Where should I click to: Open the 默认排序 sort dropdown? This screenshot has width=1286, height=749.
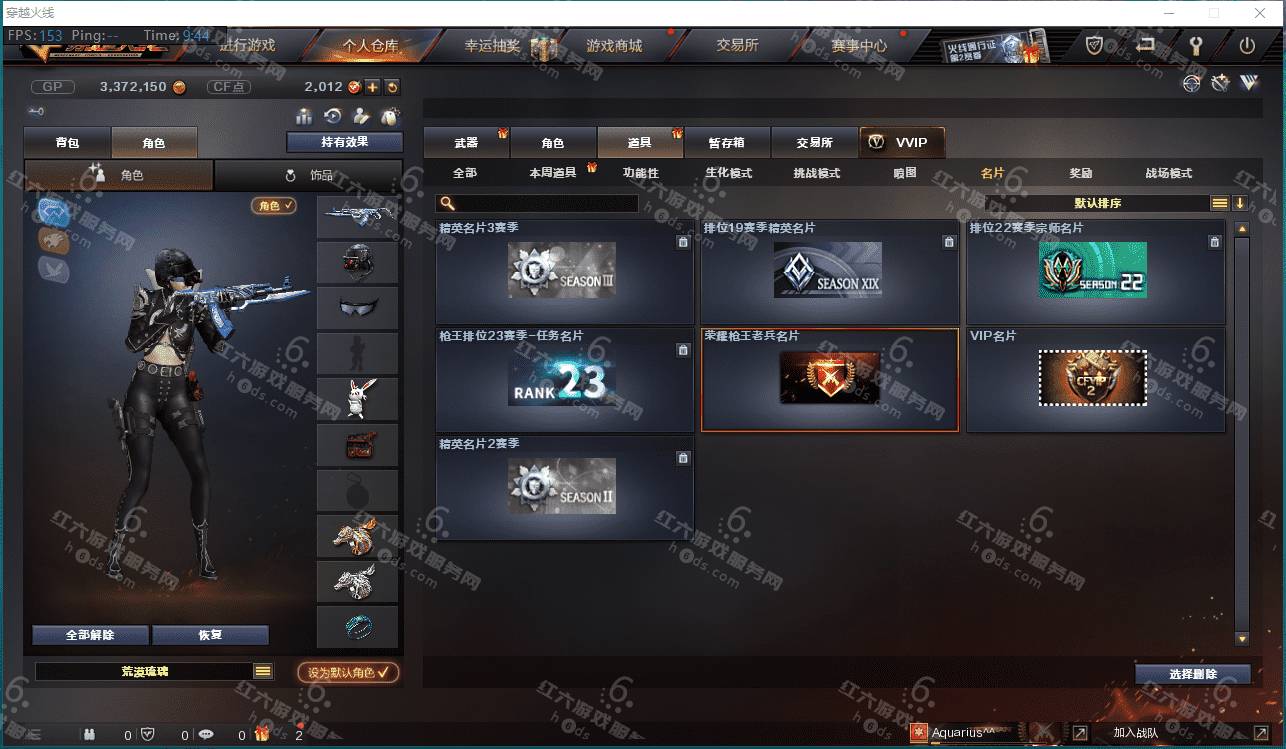tap(1098, 203)
